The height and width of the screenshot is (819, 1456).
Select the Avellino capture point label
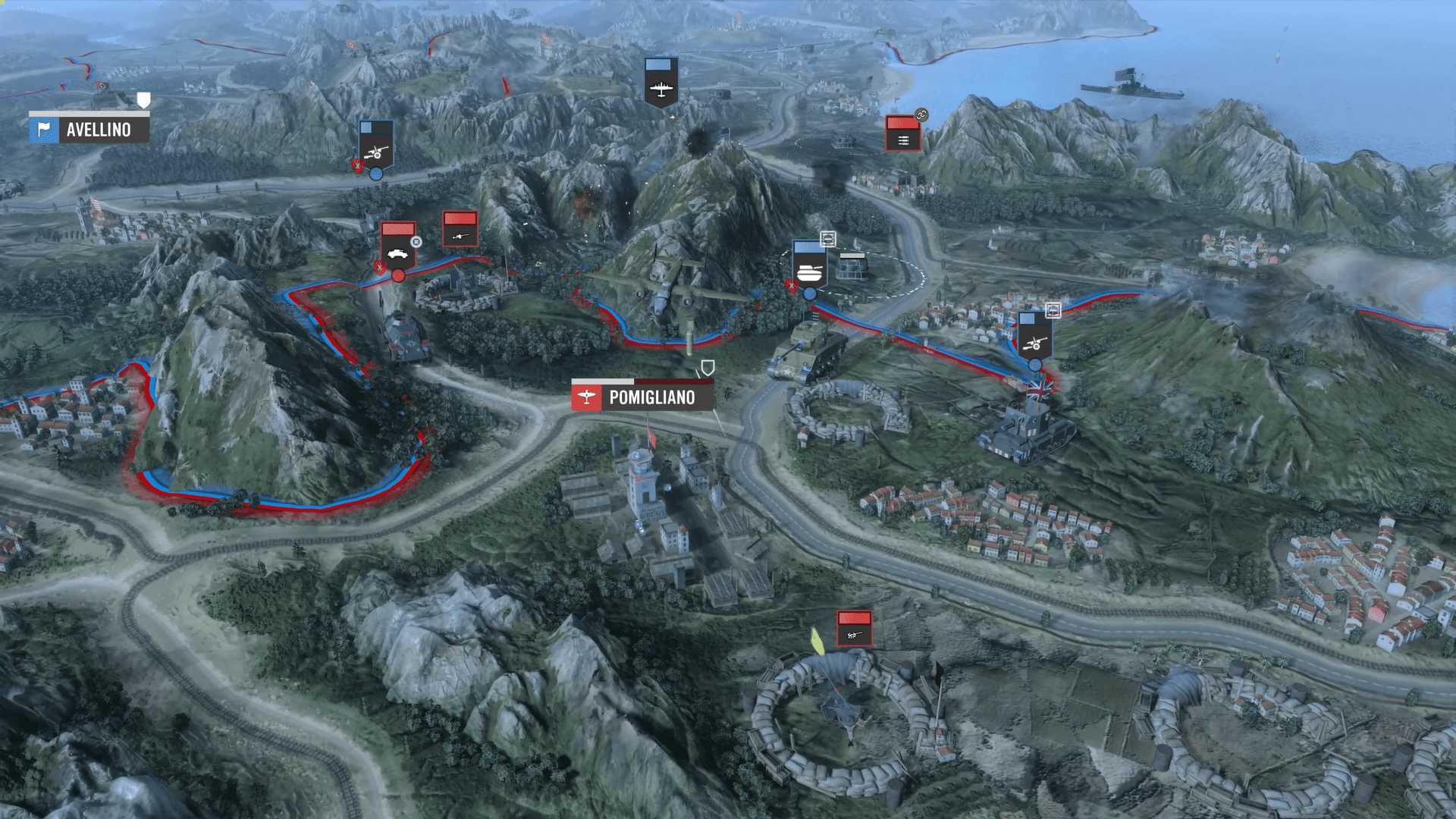[x=89, y=130]
